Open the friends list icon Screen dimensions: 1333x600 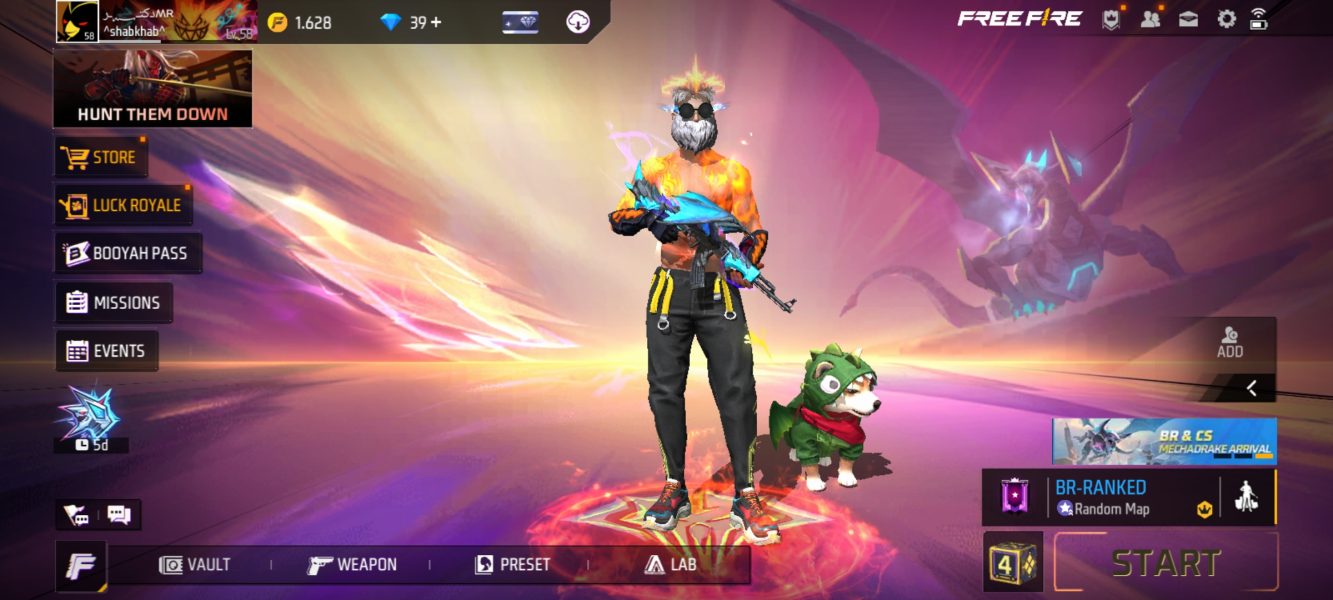point(1150,19)
